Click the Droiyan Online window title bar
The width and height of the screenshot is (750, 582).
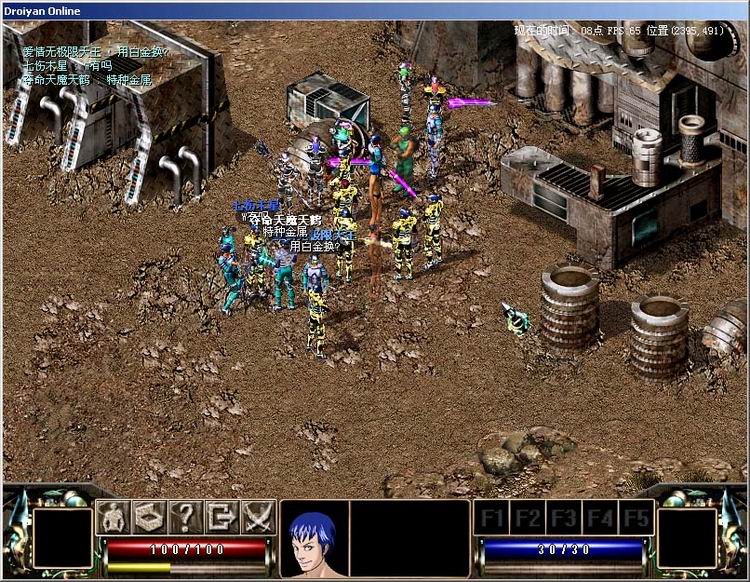[x=375, y=10]
